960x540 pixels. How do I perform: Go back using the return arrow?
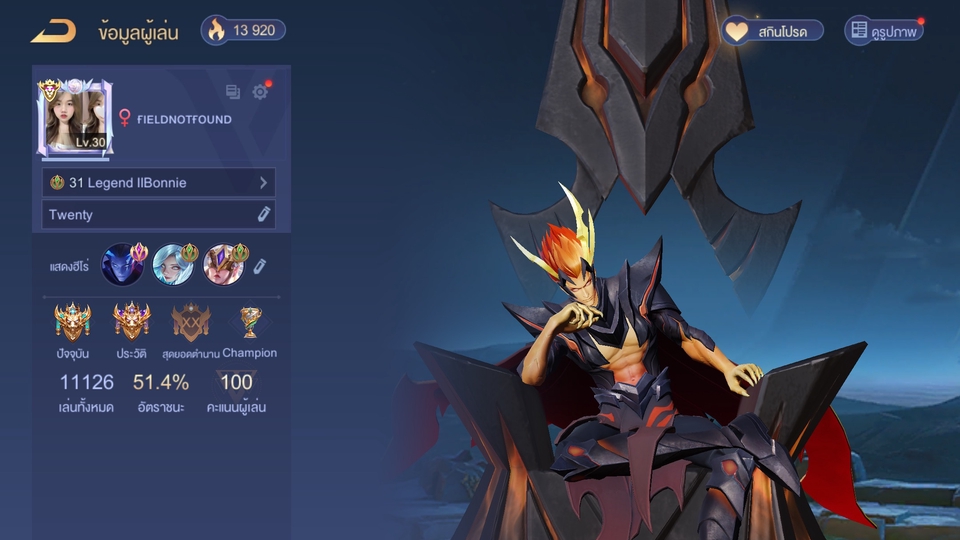click(53, 31)
